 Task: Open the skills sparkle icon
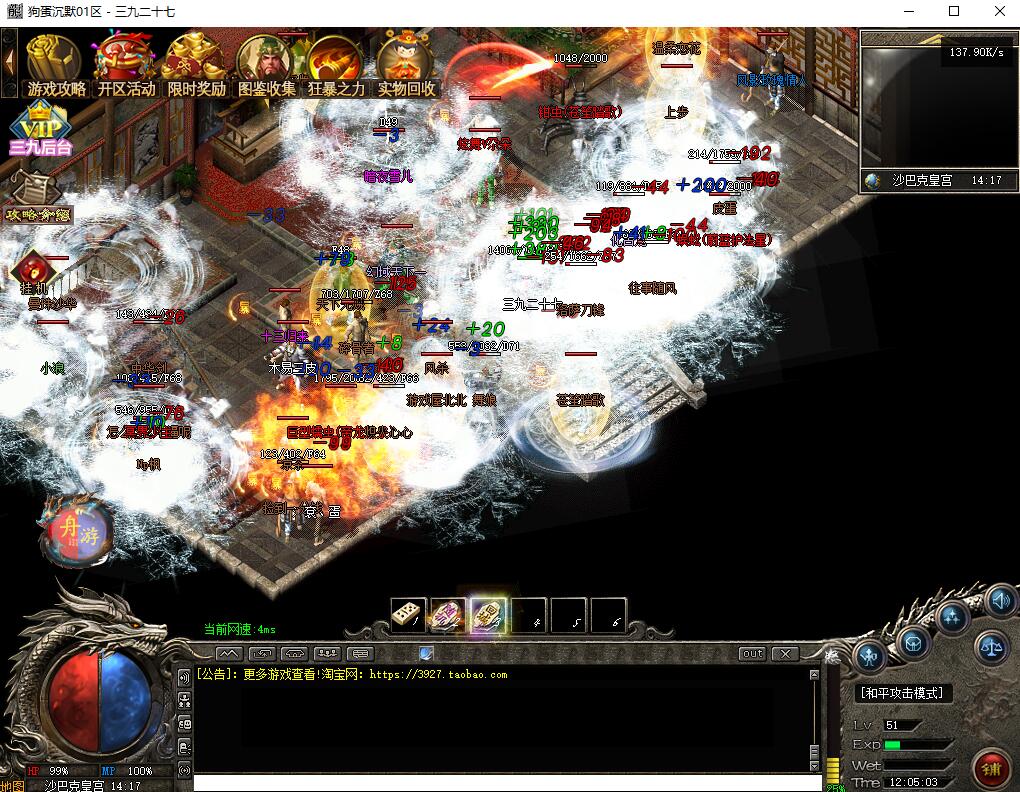pyautogui.click(x=951, y=615)
